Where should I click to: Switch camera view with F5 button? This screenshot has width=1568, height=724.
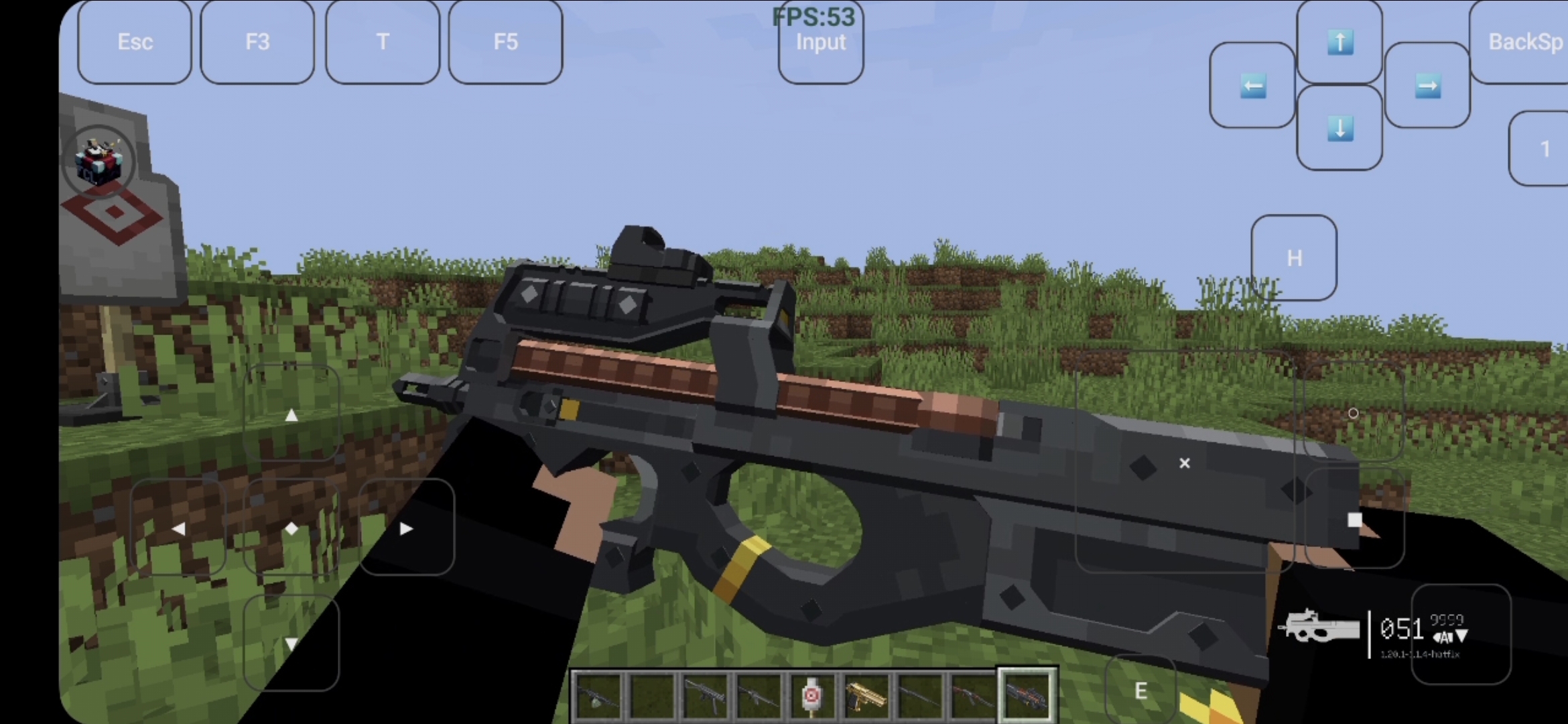pyautogui.click(x=505, y=42)
